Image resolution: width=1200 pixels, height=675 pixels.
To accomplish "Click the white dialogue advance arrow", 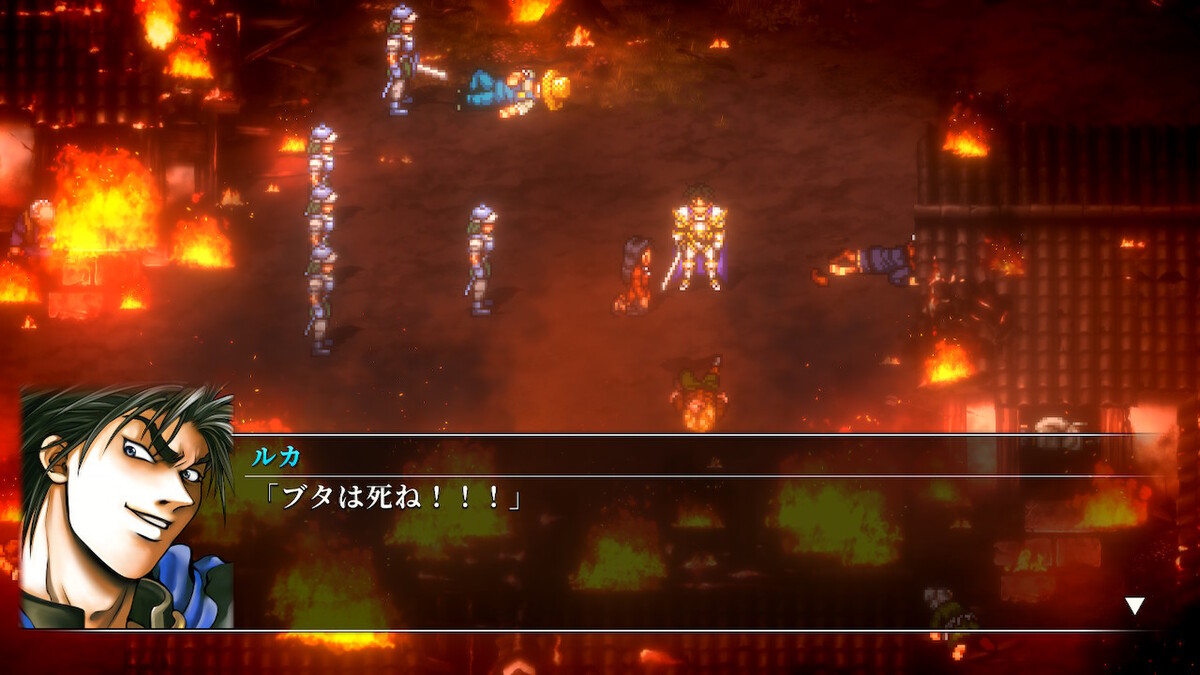I will click(1134, 605).
